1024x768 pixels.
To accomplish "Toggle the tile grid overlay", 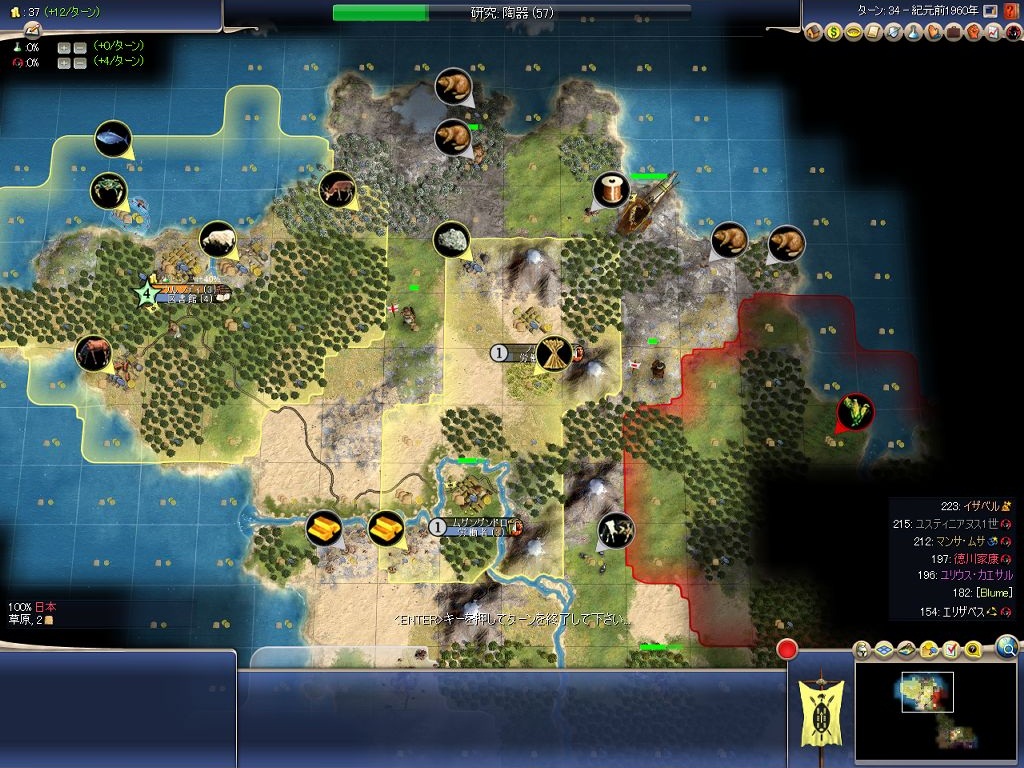I will 885,651.
